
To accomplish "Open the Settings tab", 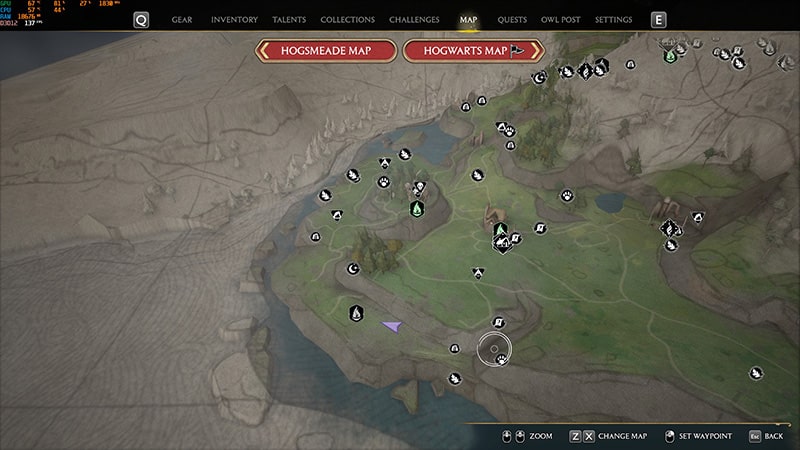I will pyautogui.click(x=613, y=19).
